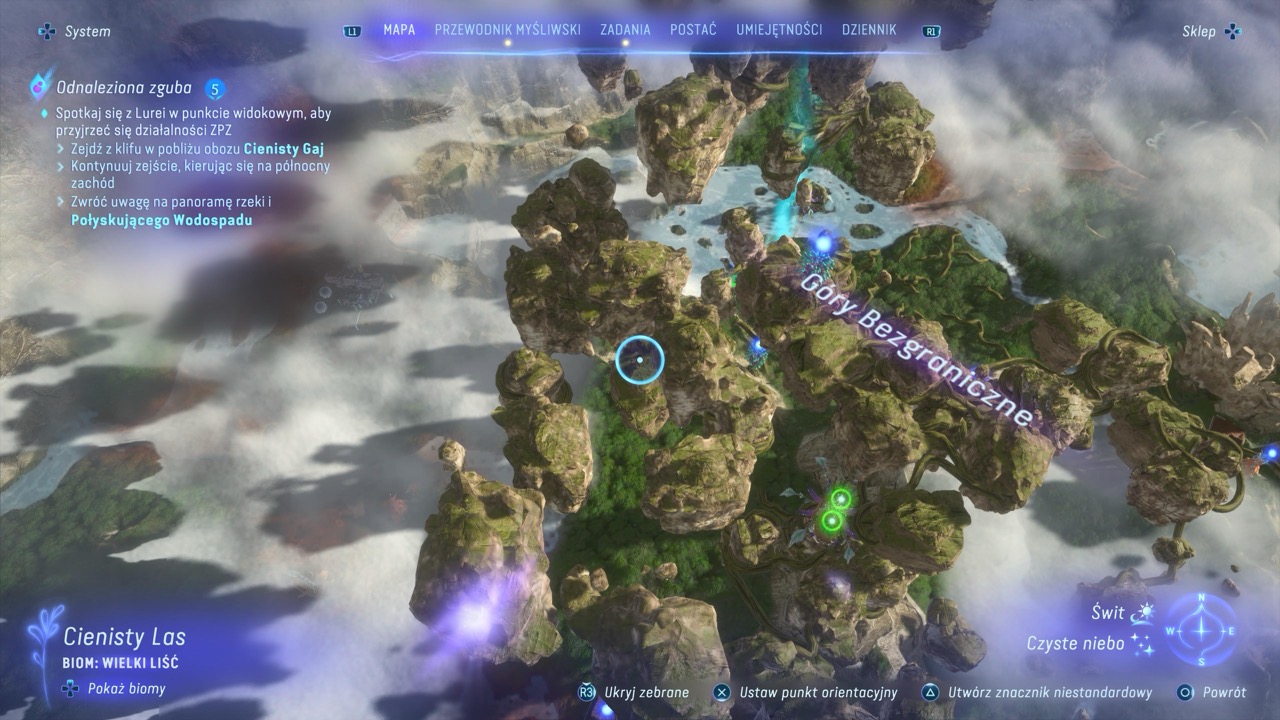Select the Zadania tab
Image resolution: width=1280 pixels, height=720 pixels.
click(x=625, y=30)
